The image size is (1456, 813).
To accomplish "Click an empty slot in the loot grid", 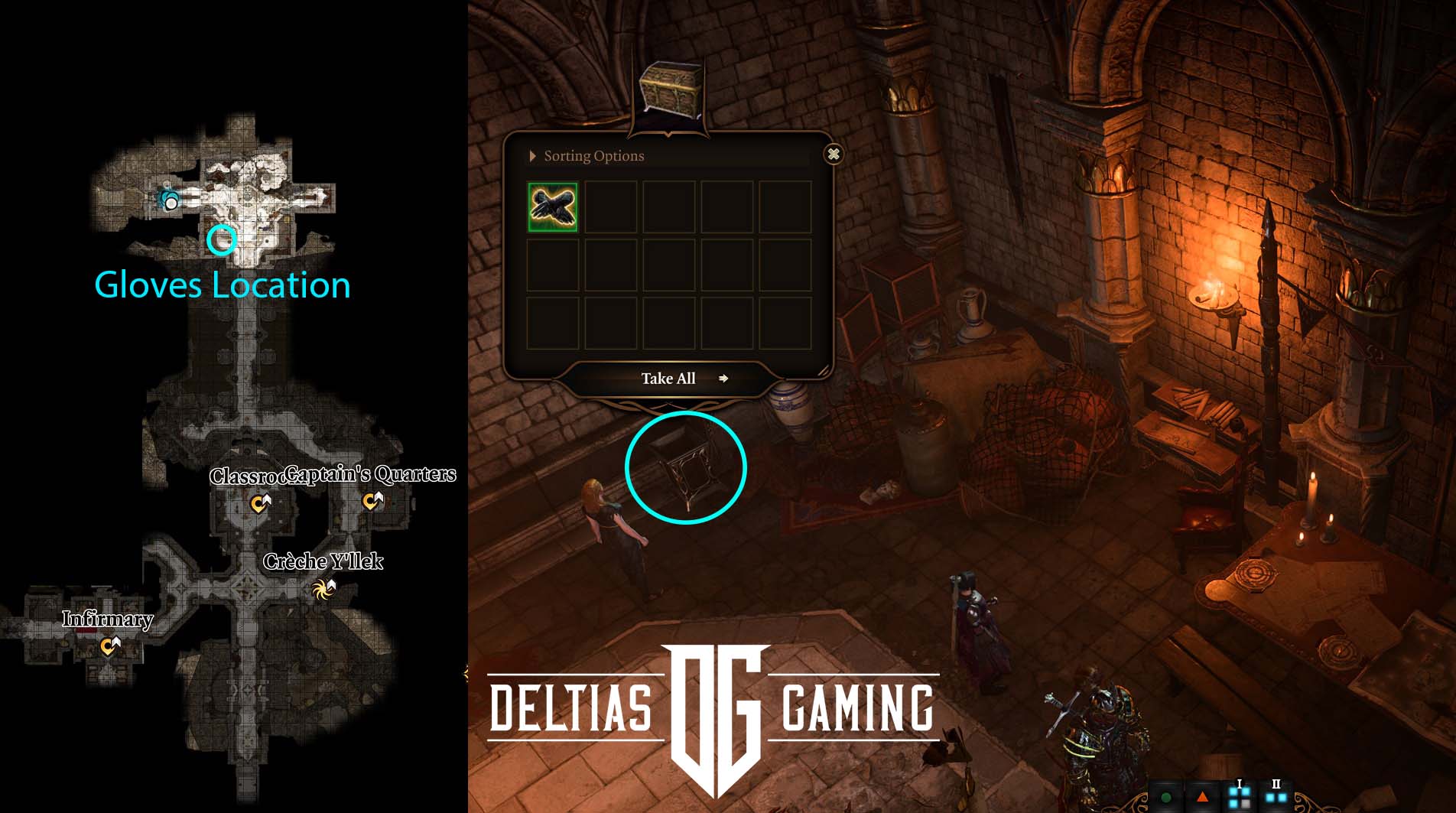I will click(x=610, y=207).
